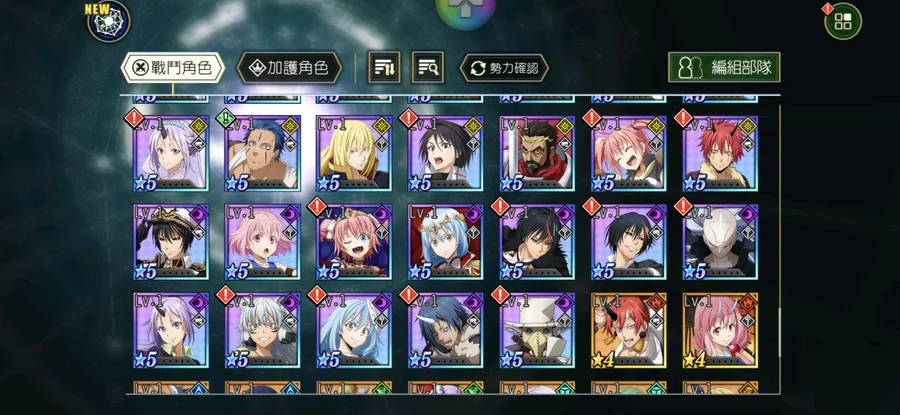Image resolution: width=900 pixels, height=415 pixels.
Task: Select the blue-haired character with flower crown
Action: 446,241
